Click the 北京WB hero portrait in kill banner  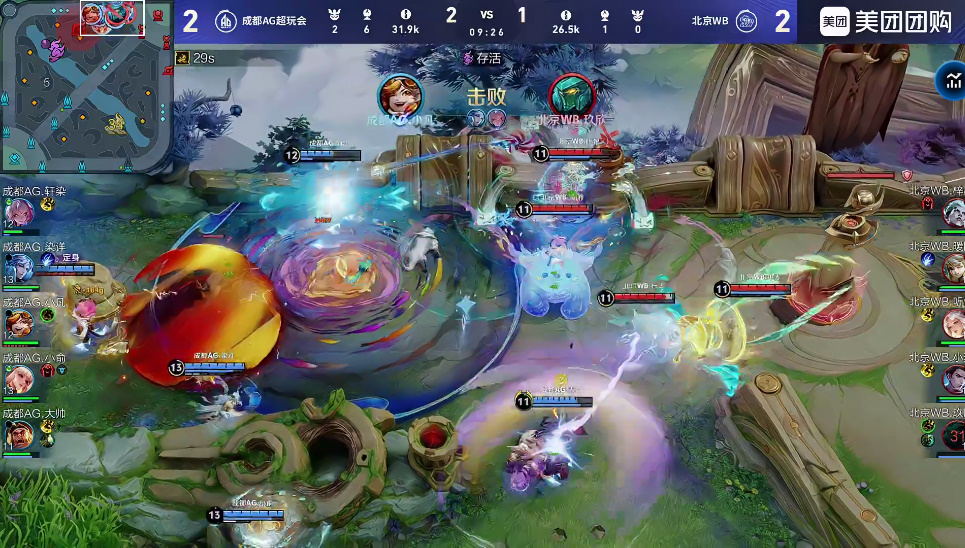tap(572, 96)
